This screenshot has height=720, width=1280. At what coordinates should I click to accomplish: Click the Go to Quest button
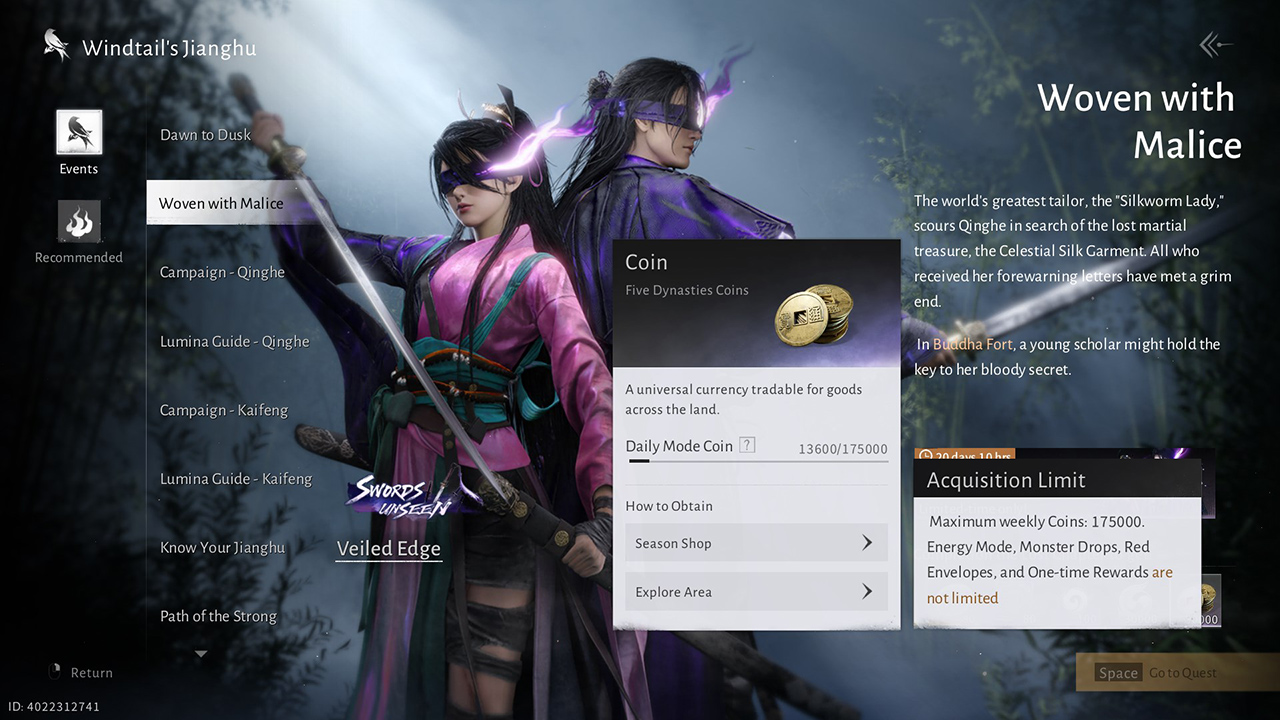coord(1176,673)
